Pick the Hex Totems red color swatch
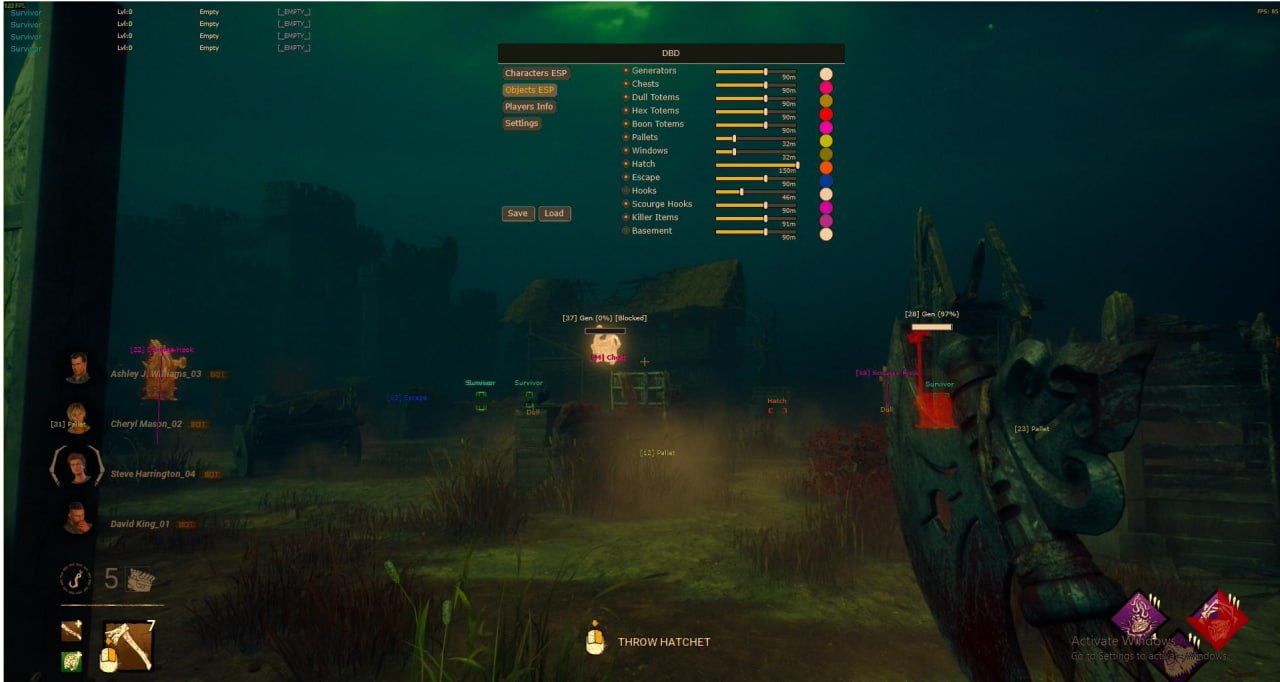 click(x=826, y=115)
